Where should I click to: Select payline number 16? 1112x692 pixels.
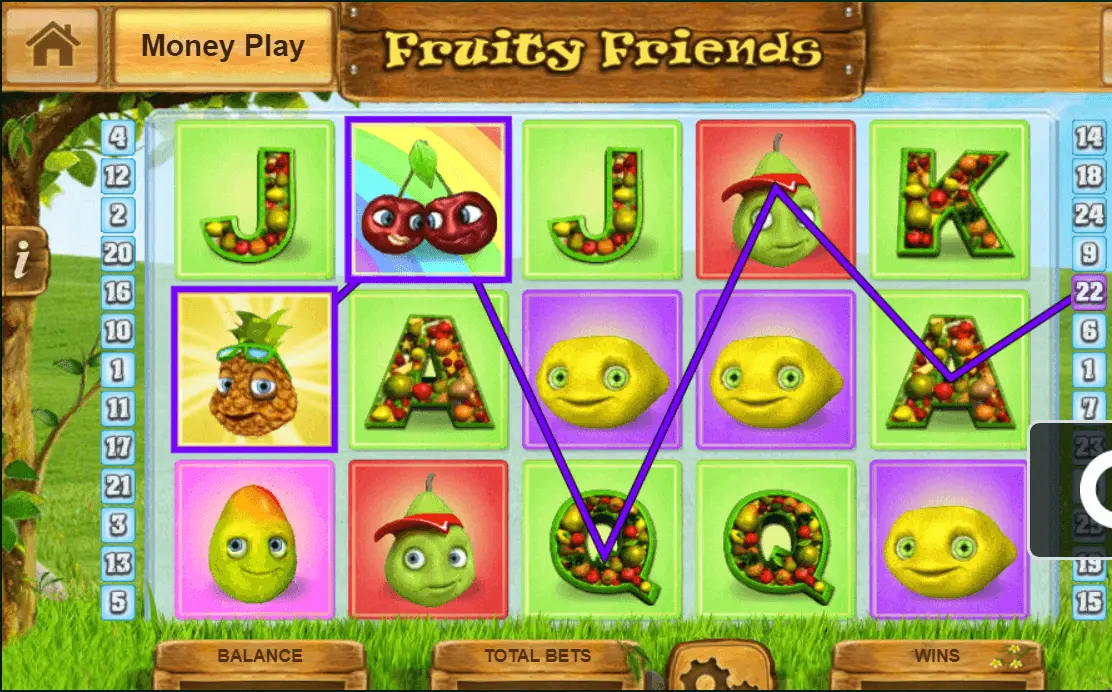point(118,292)
